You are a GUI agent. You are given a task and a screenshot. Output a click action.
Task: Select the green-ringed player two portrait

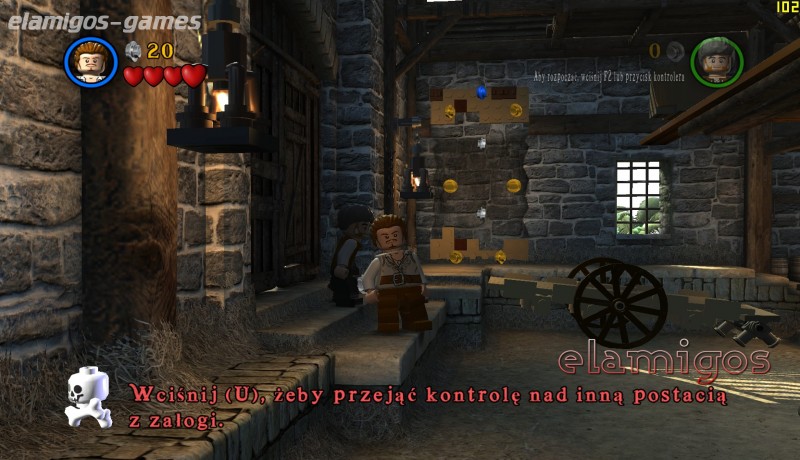(717, 60)
